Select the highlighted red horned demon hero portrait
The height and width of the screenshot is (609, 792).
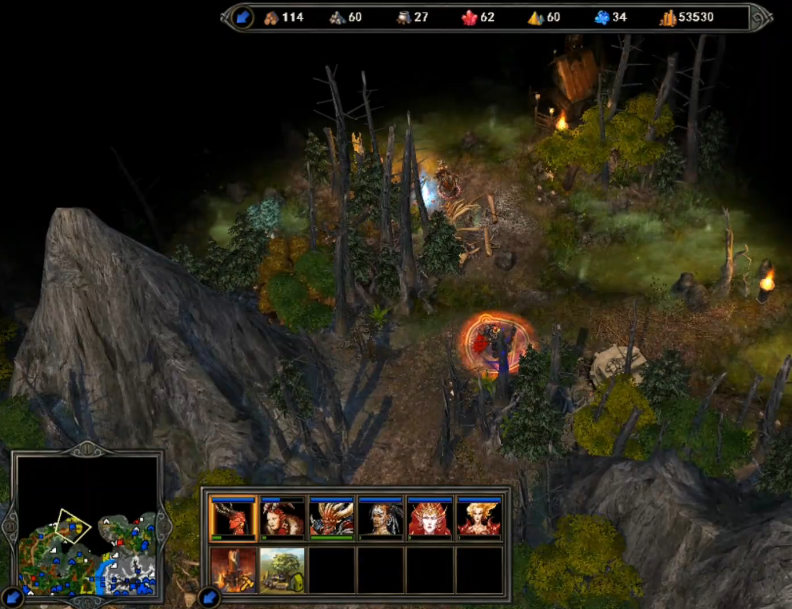click(x=233, y=519)
